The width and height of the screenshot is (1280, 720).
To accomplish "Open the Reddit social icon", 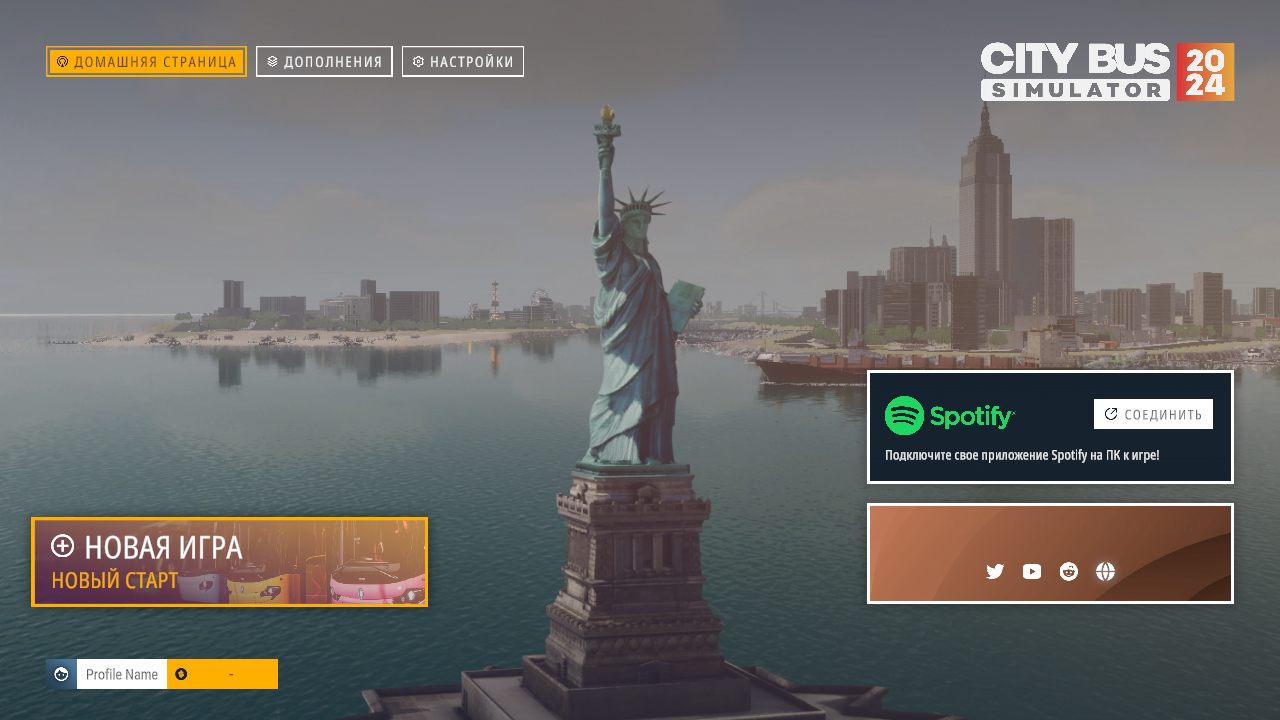I will point(1068,571).
